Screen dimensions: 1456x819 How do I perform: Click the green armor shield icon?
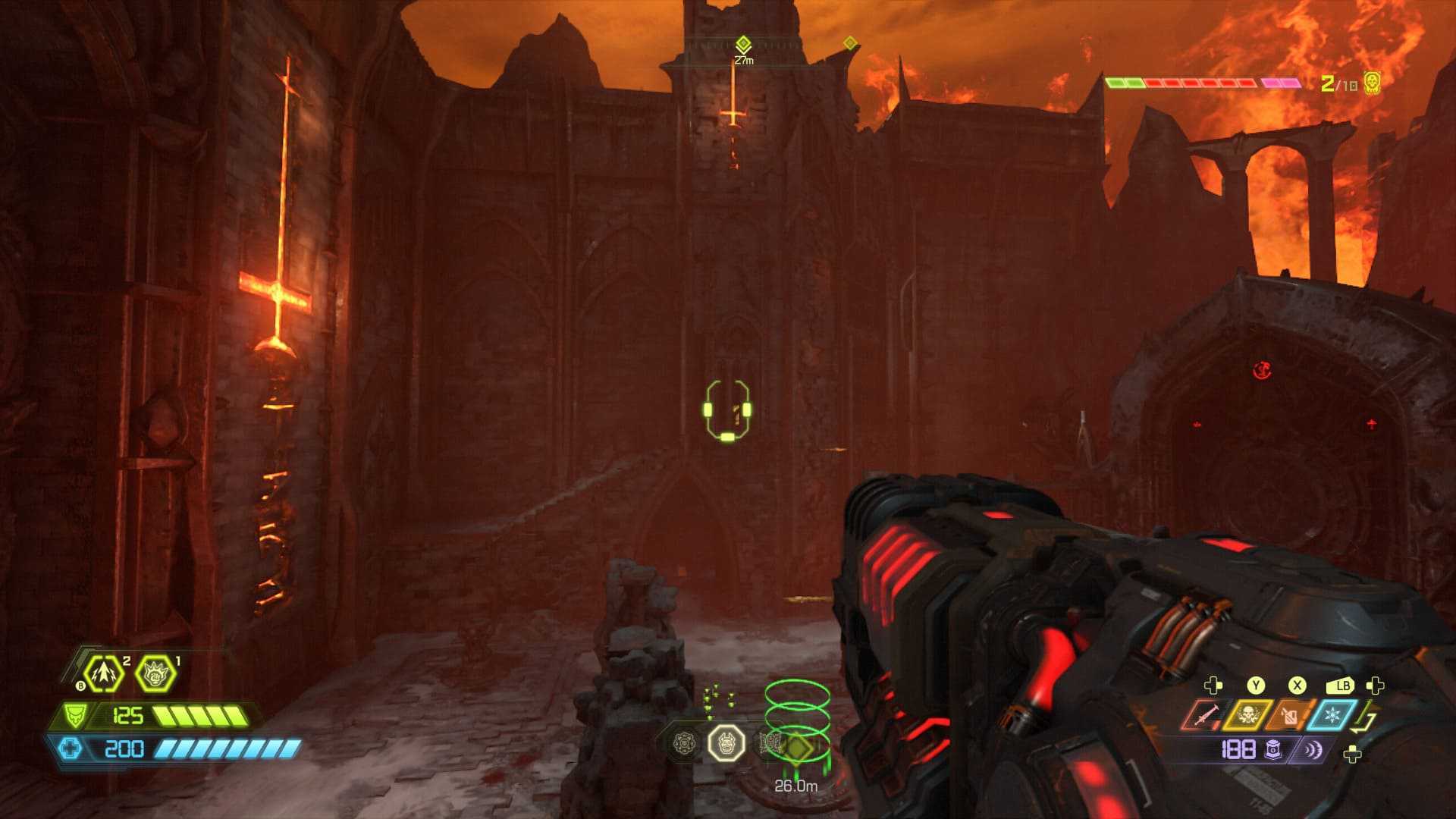74,715
